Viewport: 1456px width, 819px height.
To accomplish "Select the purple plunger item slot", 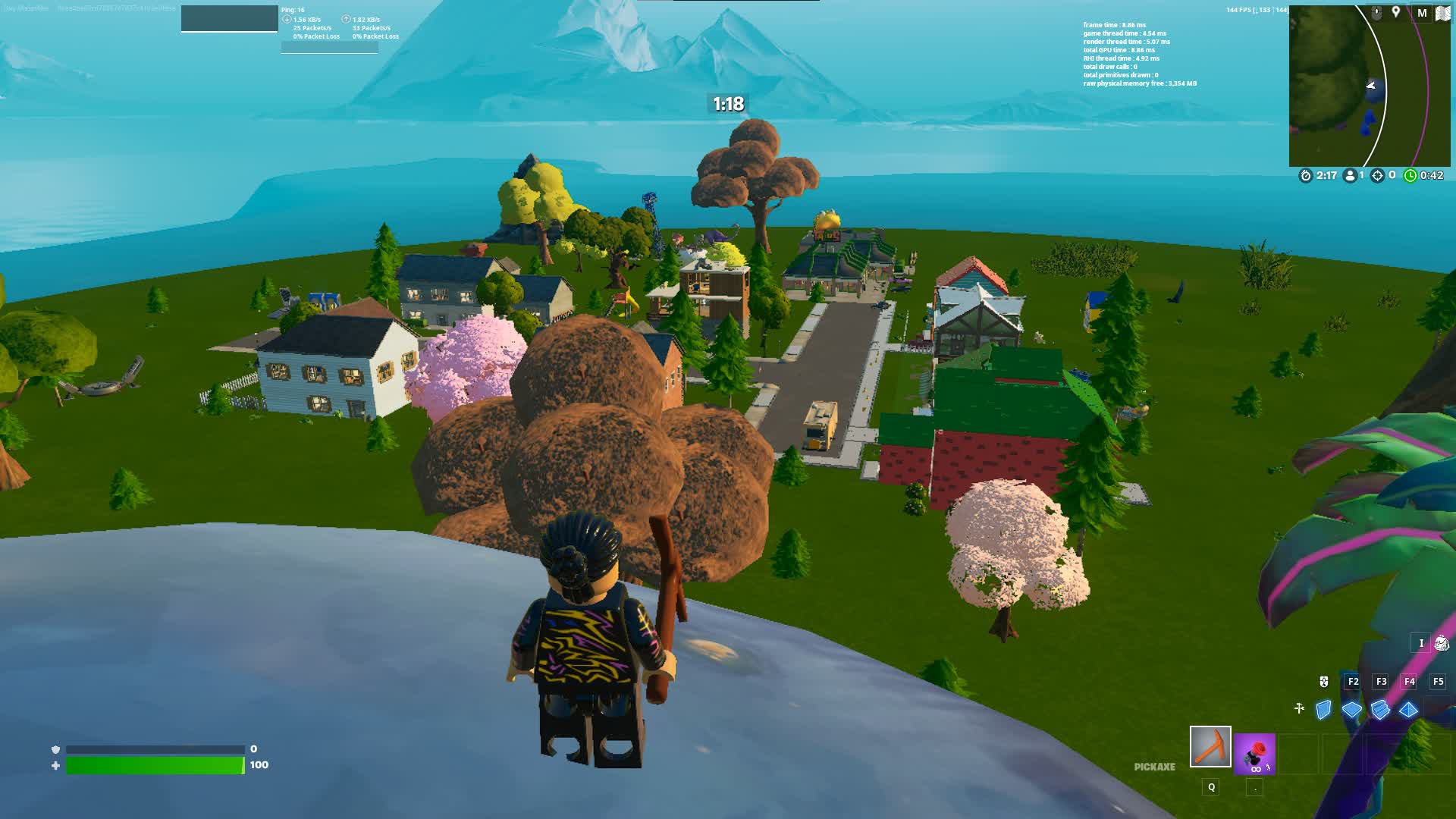I will [1254, 754].
